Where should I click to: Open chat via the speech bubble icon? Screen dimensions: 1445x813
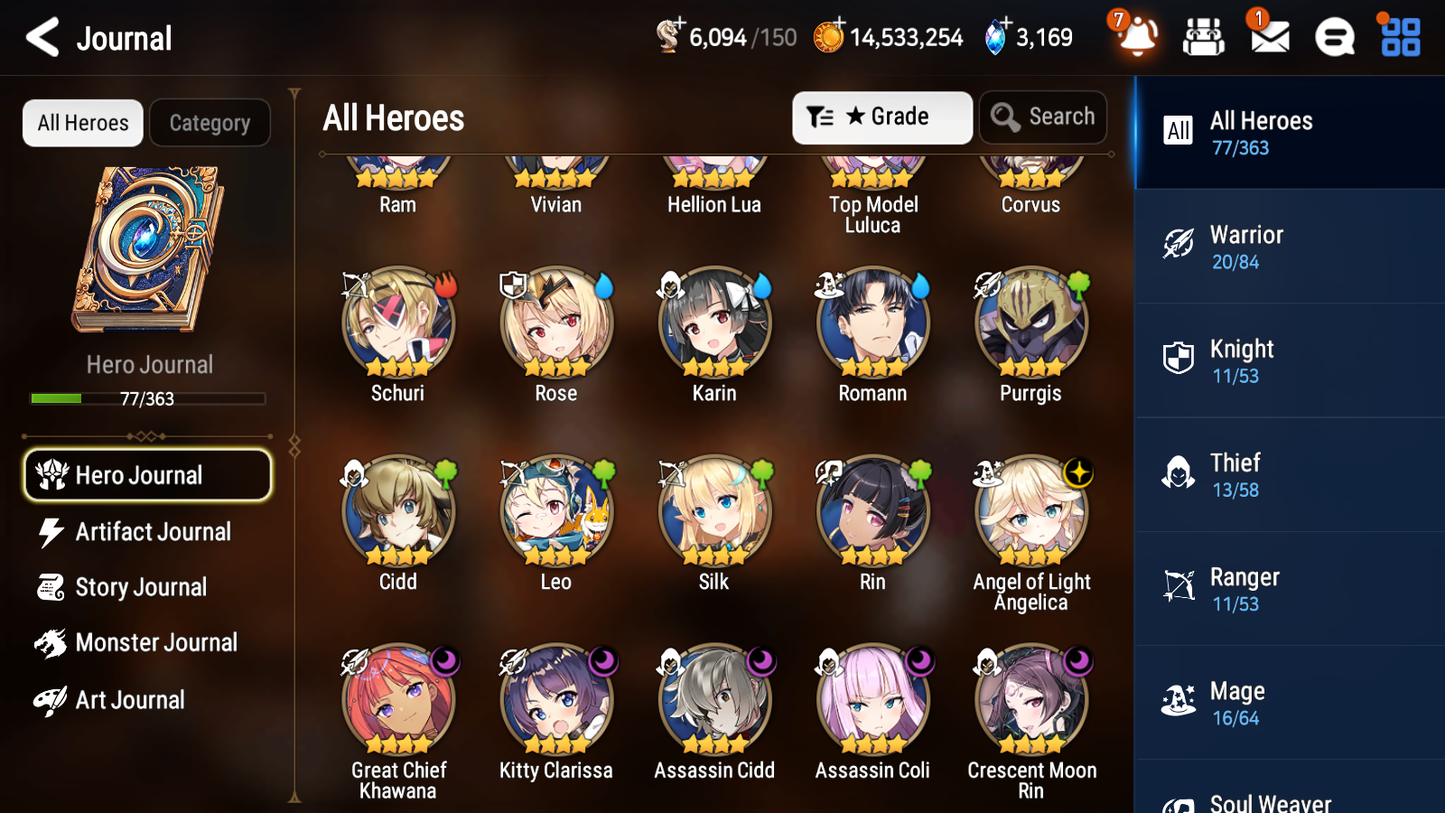(x=1333, y=36)
